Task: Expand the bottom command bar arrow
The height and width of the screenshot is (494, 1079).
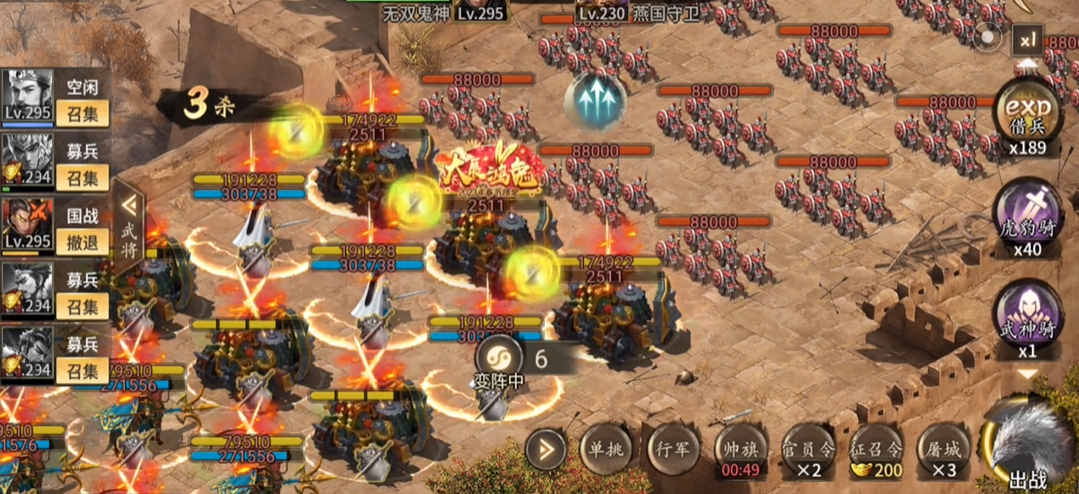Action: tap(545, 450)
